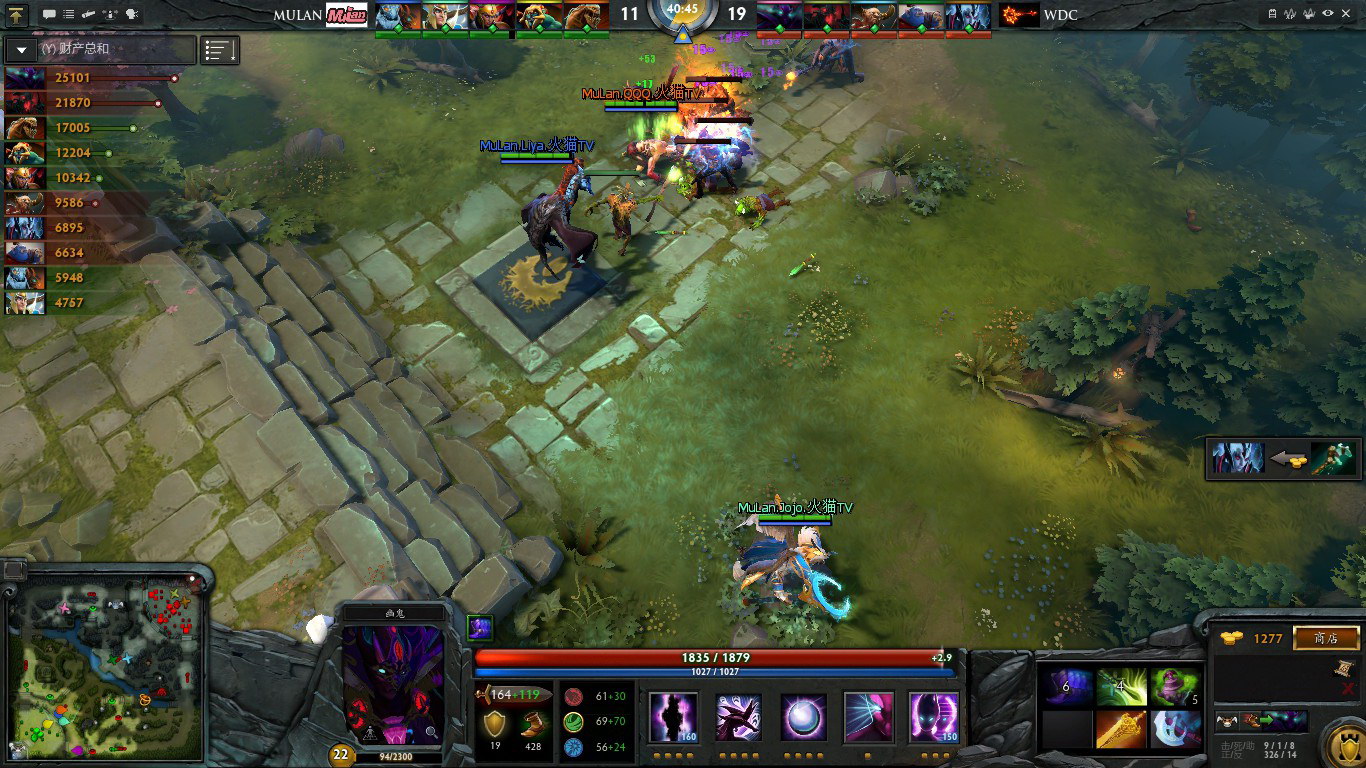1366x768 pixels.
Task: Open the chat speech-bubble icon in the top-left toolbar
Action: tap(49, 15)
